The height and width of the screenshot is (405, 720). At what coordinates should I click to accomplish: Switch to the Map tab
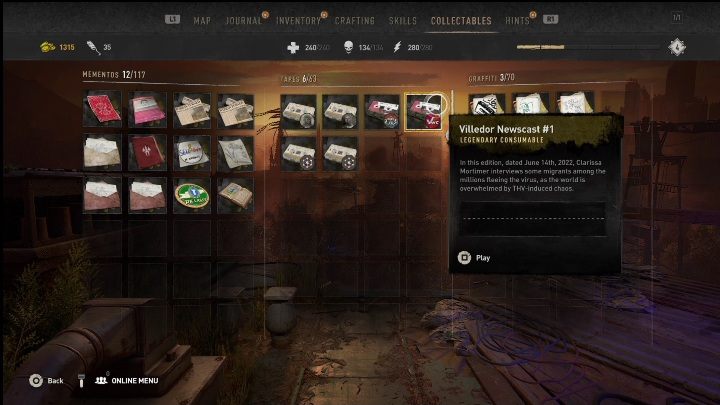click(x=202, y=20)
